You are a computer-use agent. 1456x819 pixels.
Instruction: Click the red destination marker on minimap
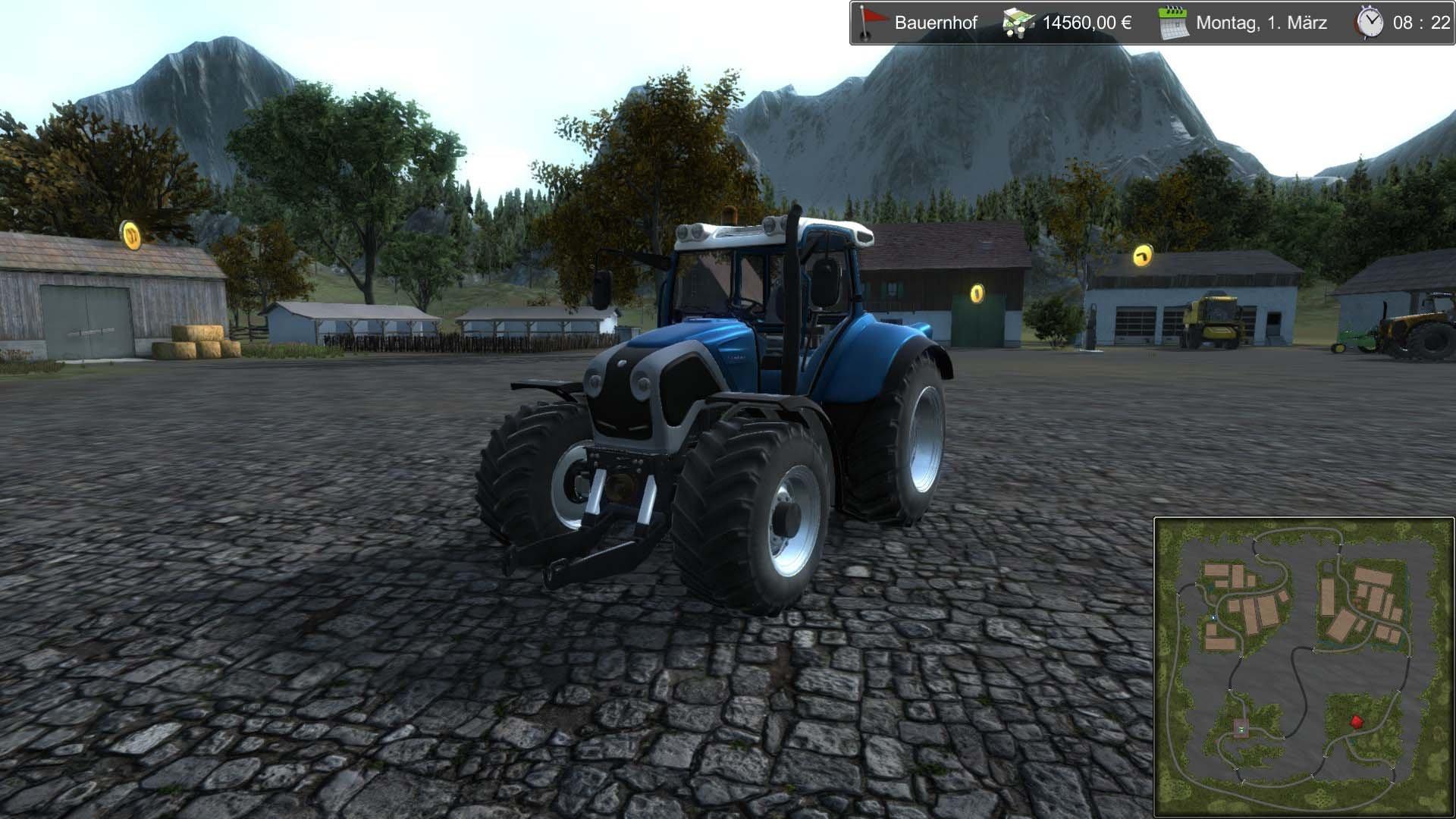click(x=1356, y=721)
